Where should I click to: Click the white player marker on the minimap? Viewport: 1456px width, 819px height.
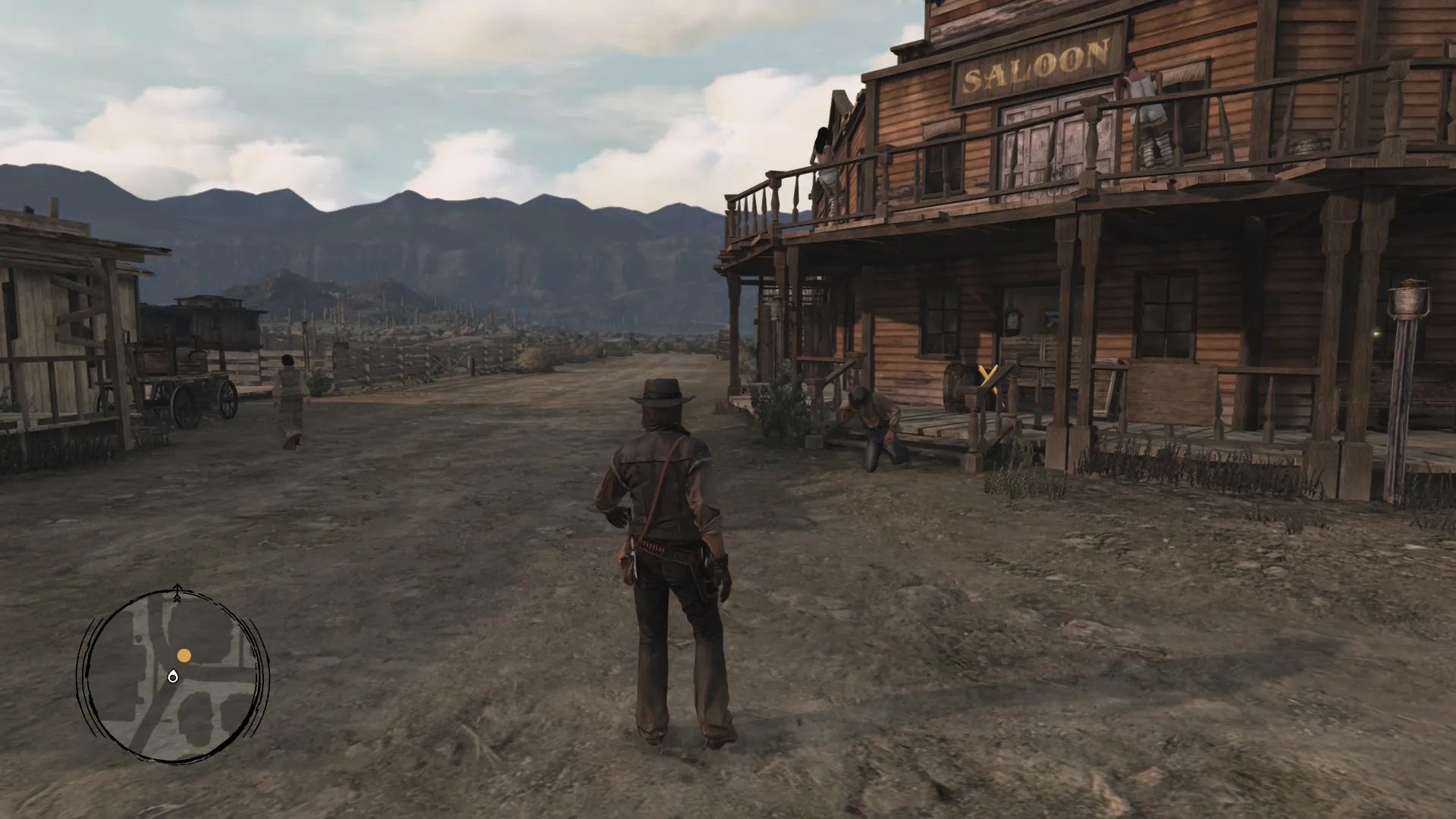[x=173, y=677]
